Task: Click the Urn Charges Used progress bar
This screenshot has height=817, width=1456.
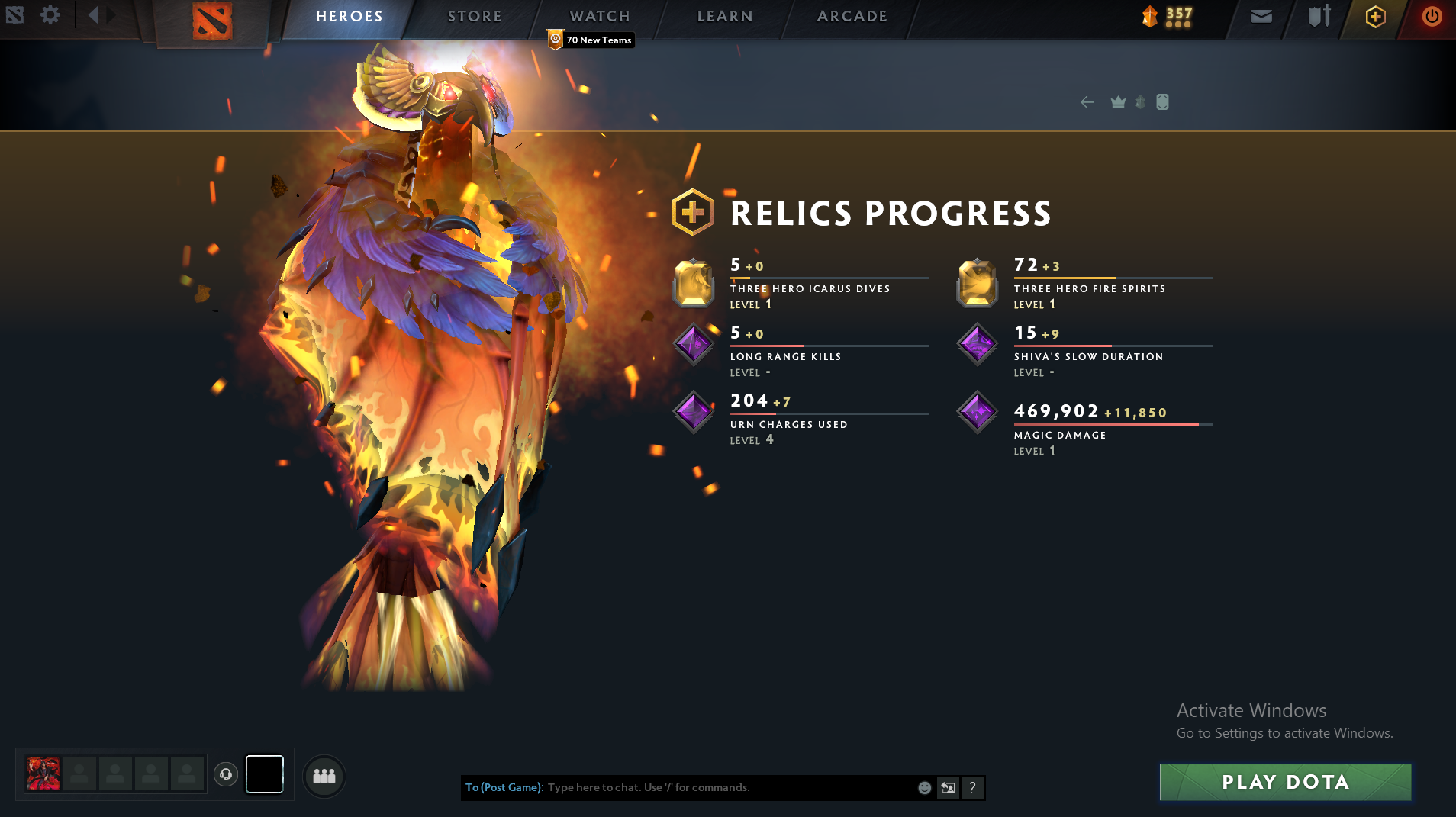Action: tap(829, 413)
